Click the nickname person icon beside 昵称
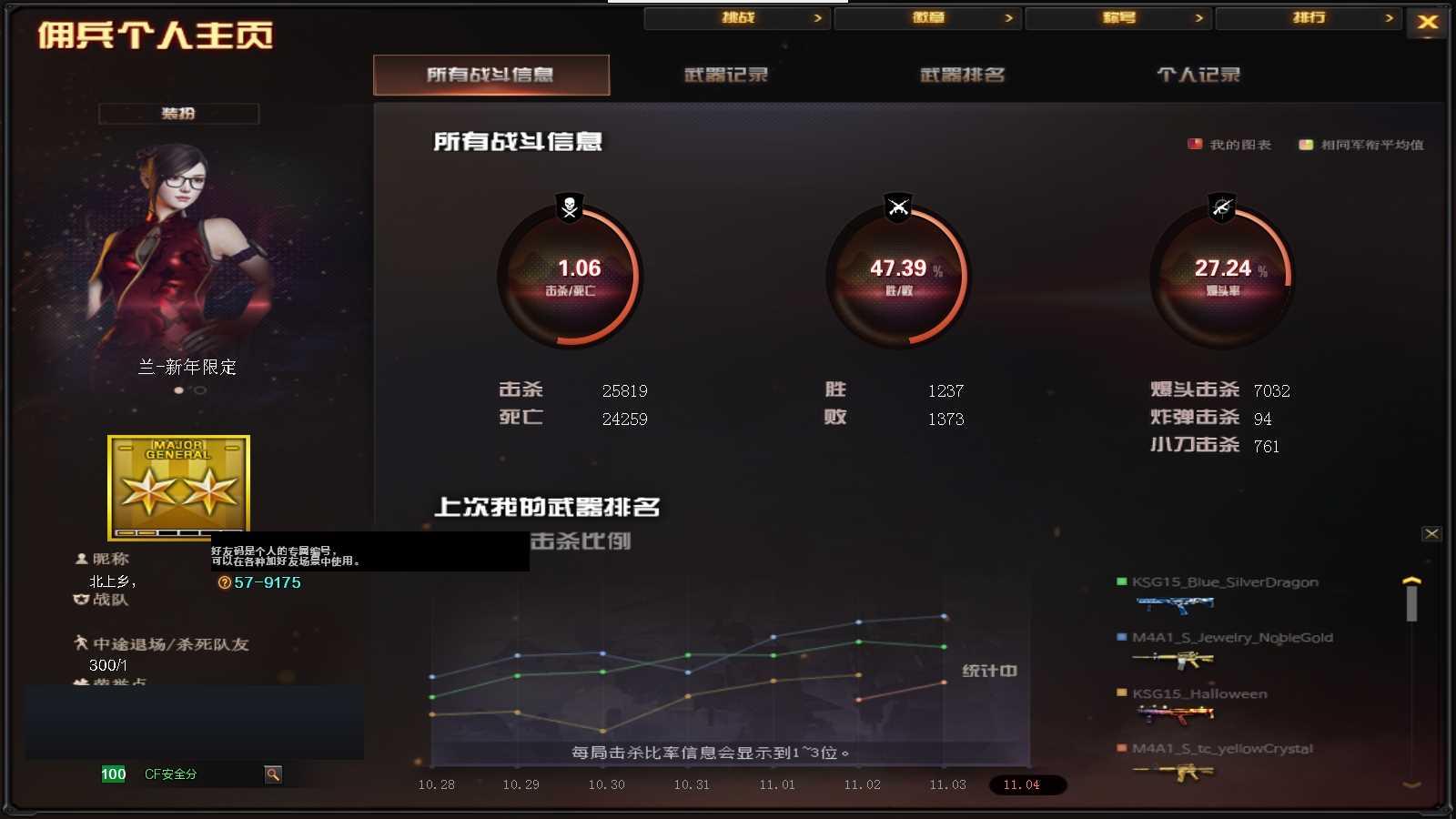1456x819 pixels. click(x=81, y=559)
